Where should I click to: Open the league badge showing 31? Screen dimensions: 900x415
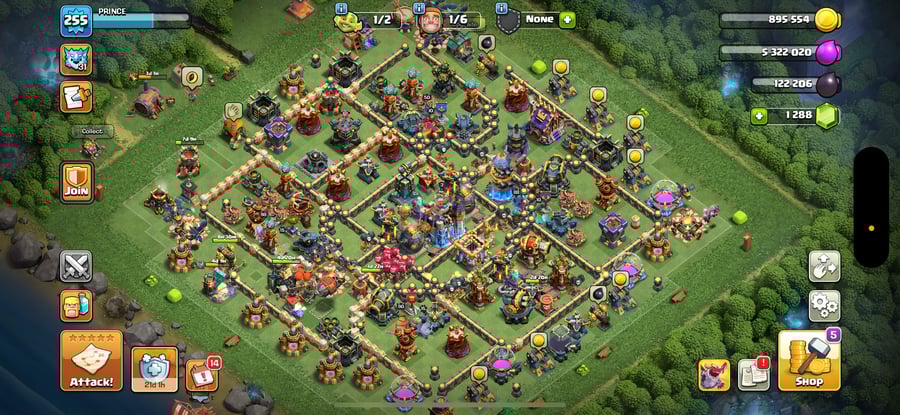pyautogui.click(x=76, y=59)
